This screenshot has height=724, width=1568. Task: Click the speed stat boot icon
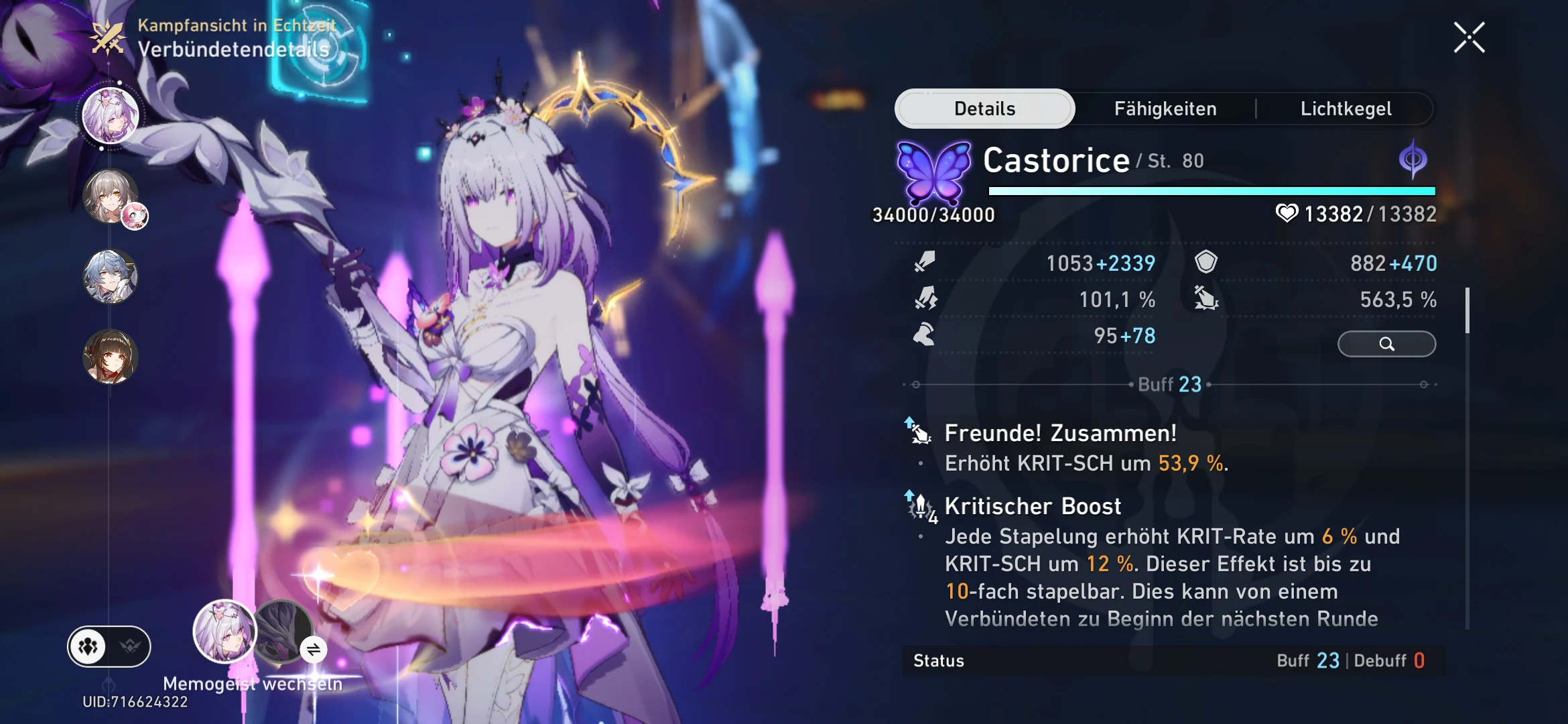pos(923,337)
